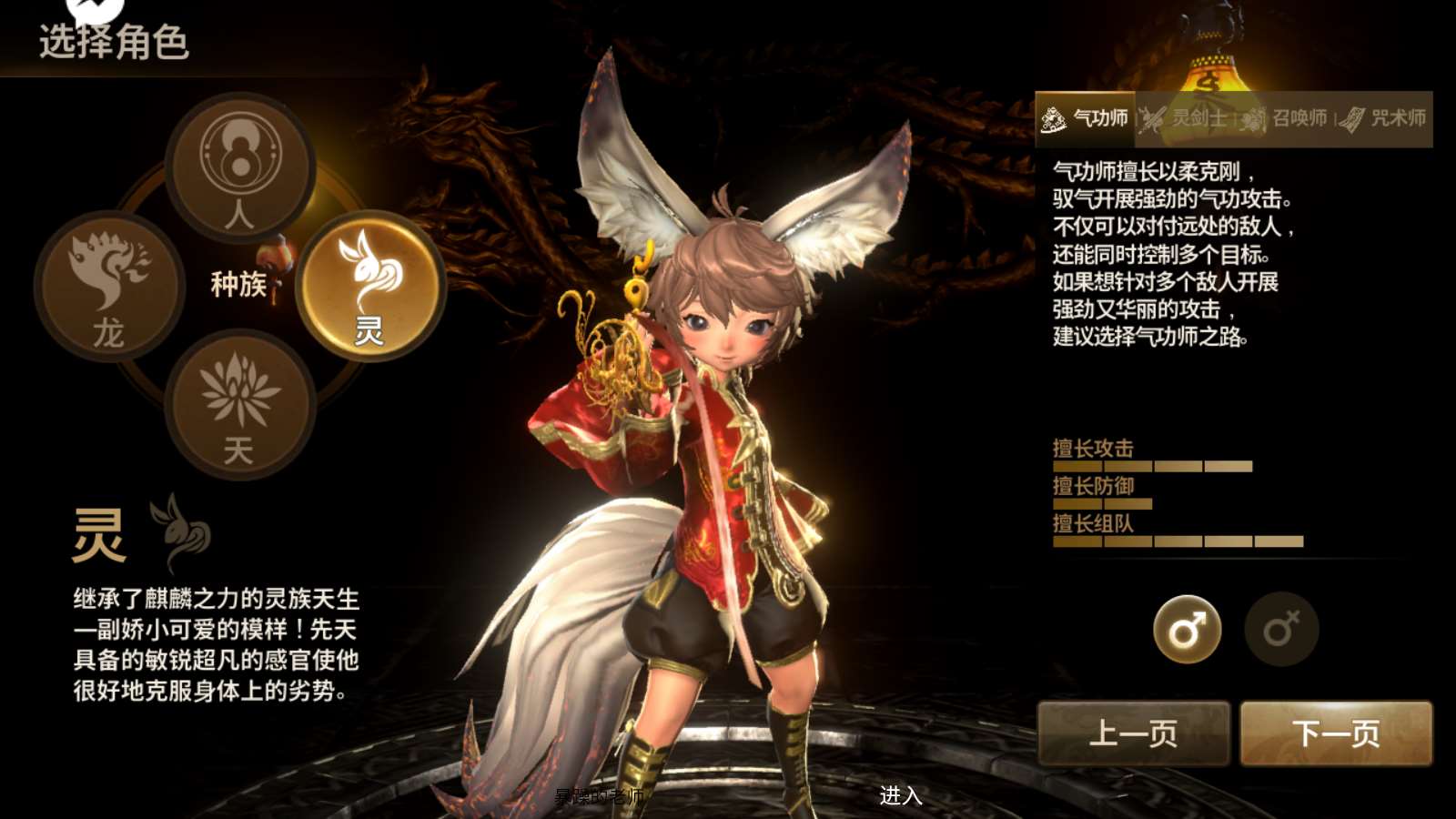Choose the dimmed female gender symbol button
The image size is (1456, 819).
pos(1281,630)
